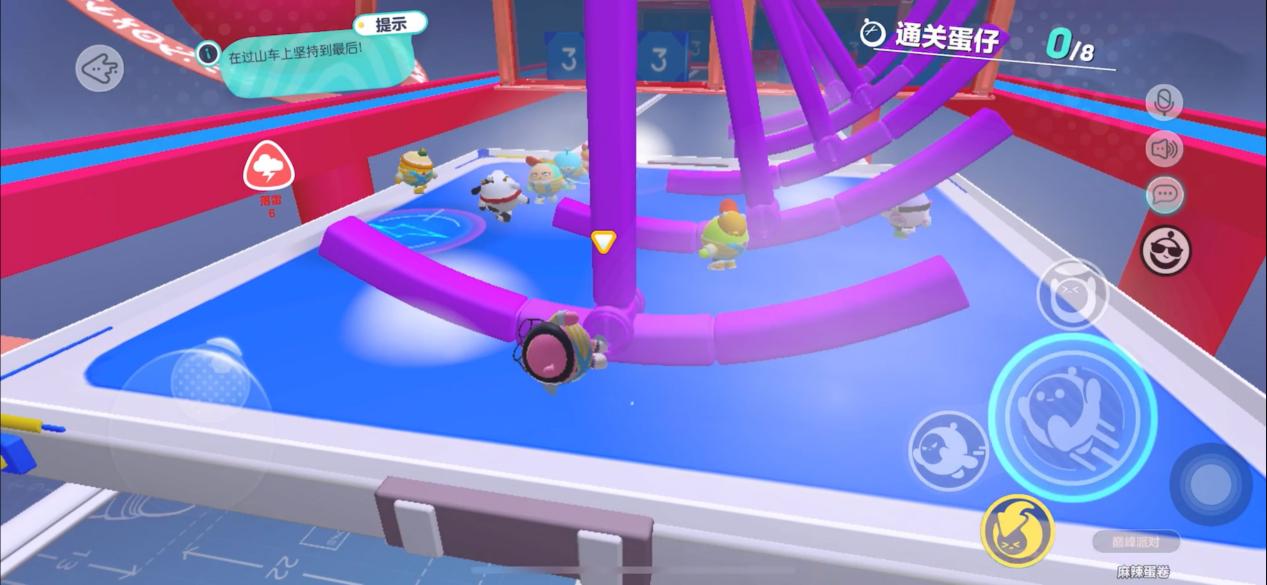
Task: Activate the large jump action button
Action: click(x=1072, y=417)
